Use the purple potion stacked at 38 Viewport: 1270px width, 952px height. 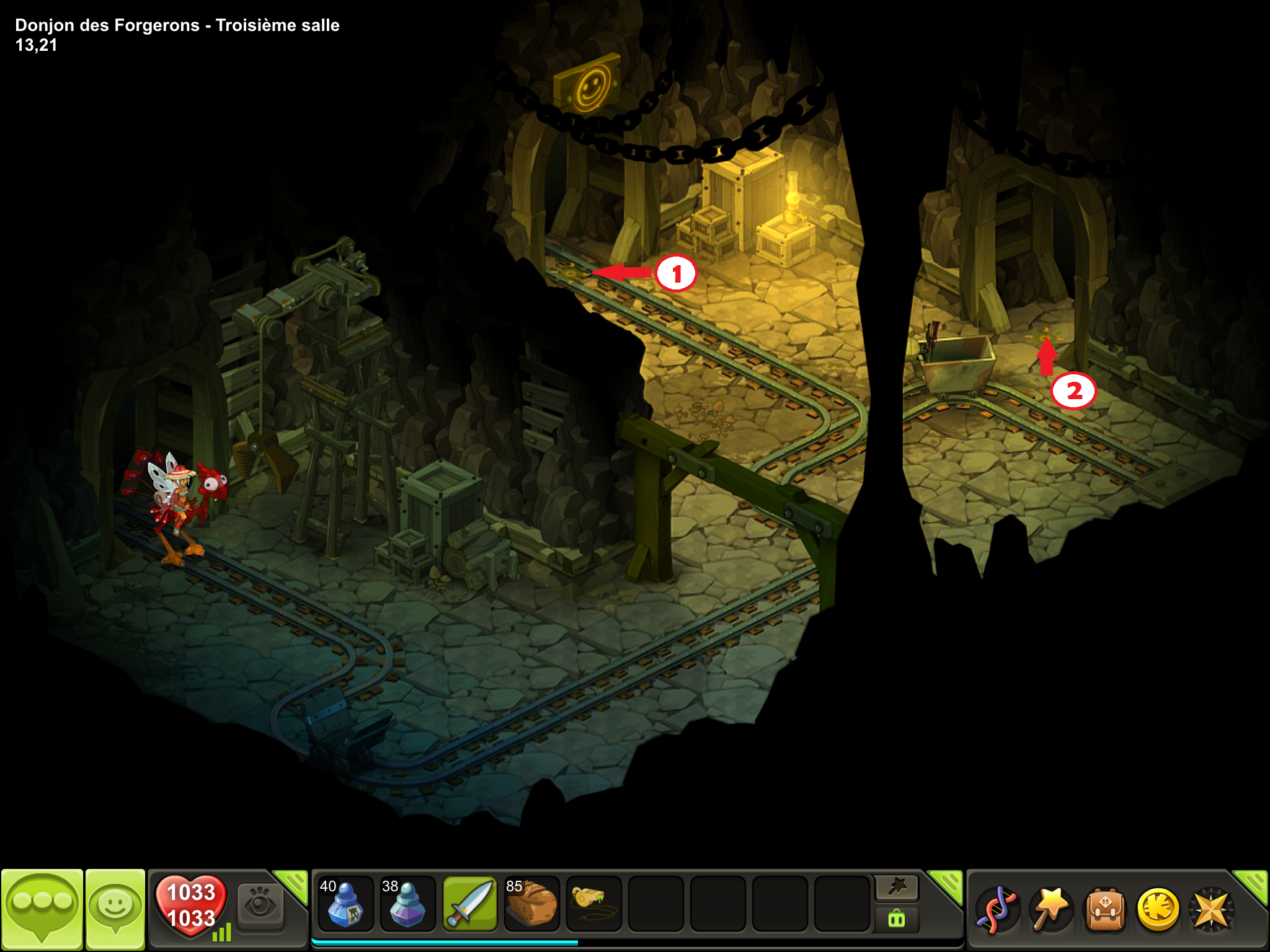[x=407, y=904]
